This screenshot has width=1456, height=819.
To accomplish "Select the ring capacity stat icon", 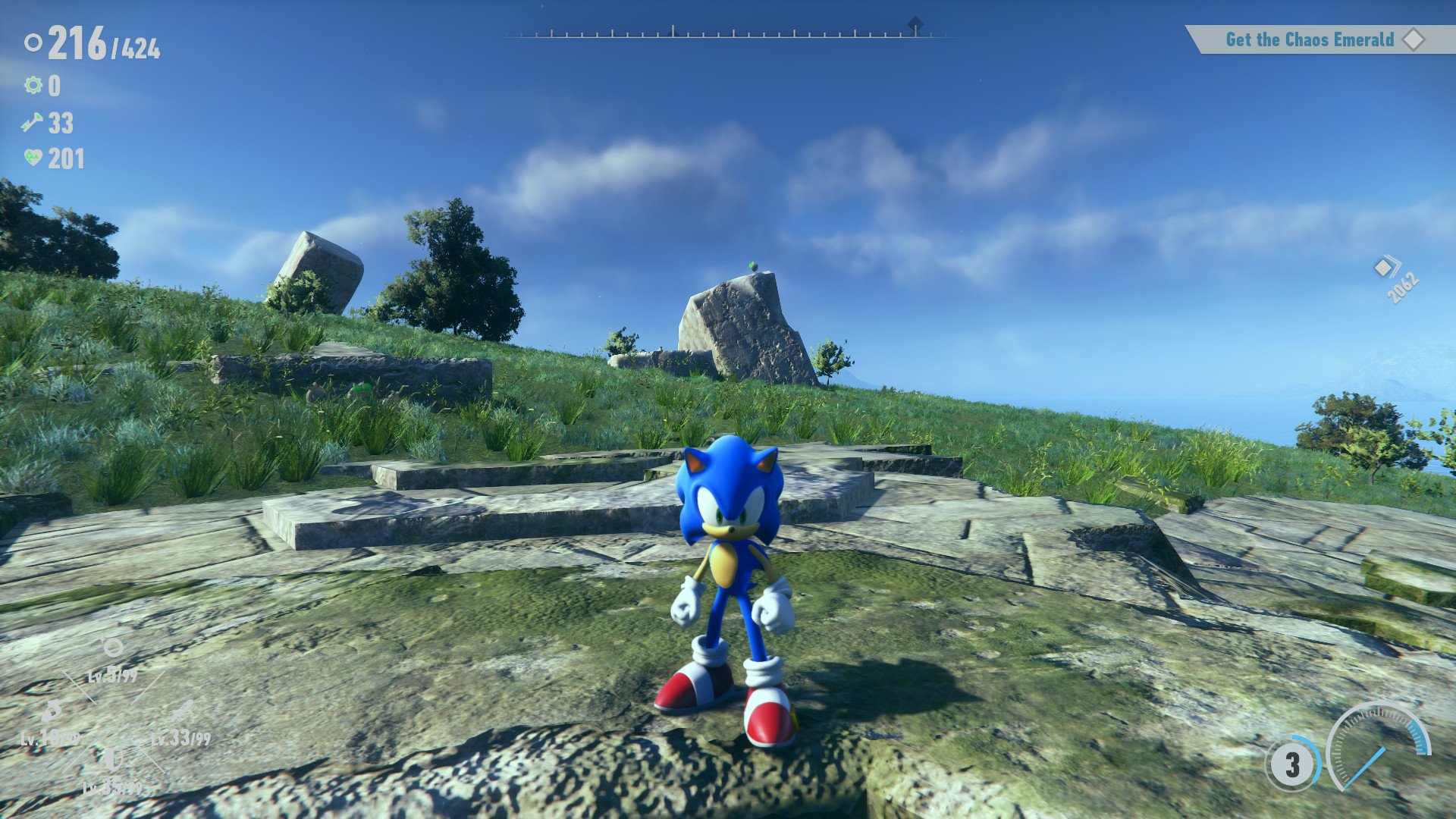I will tap(111, 645).
